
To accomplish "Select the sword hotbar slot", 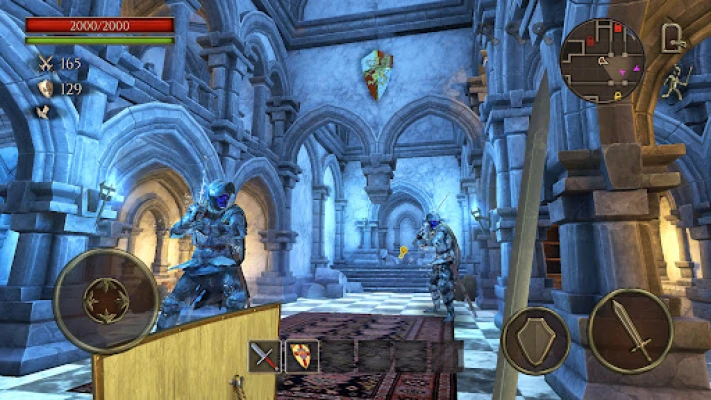I will click(265, 356).
